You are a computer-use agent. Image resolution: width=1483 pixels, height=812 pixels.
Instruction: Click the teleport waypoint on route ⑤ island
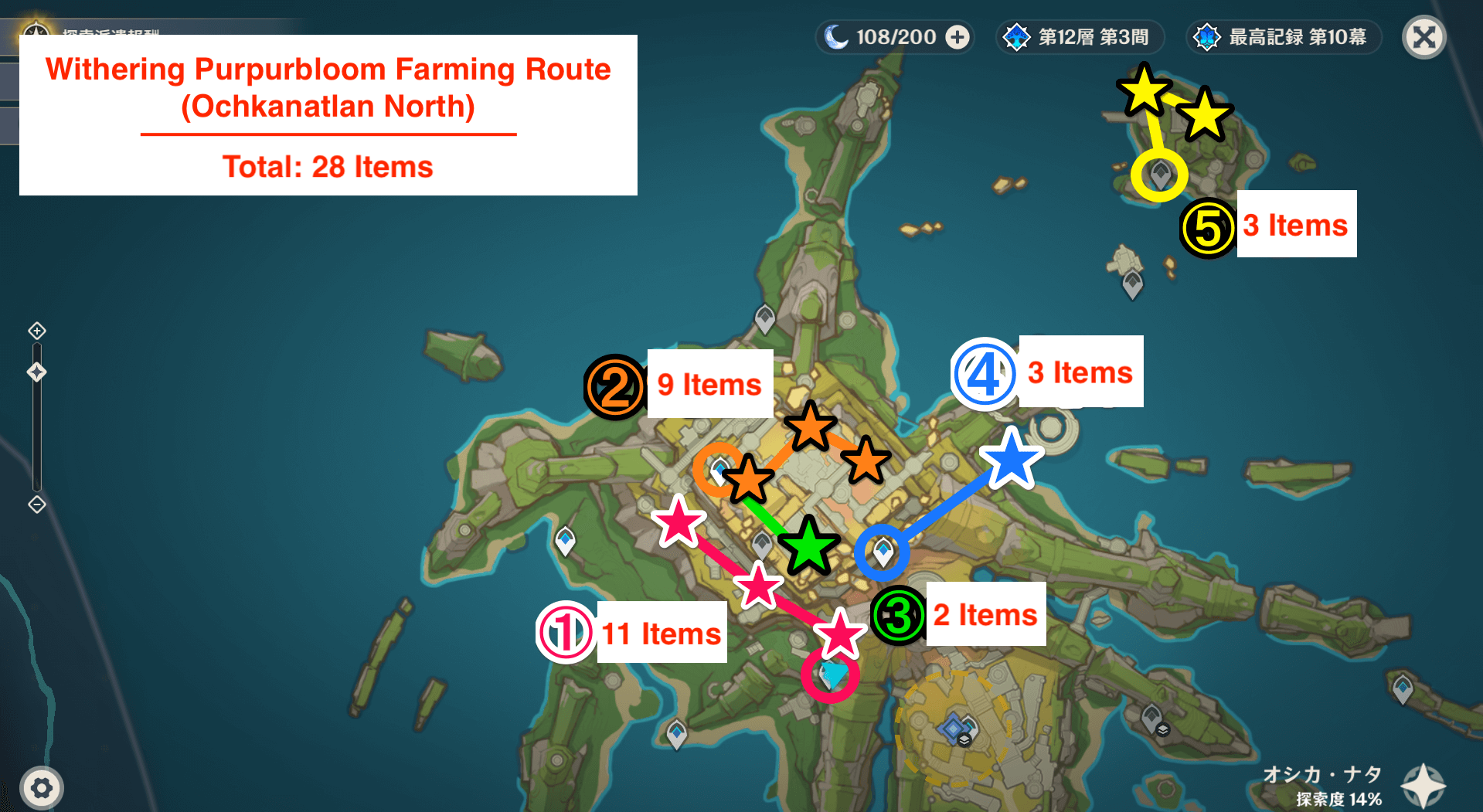coord(1159,174)
